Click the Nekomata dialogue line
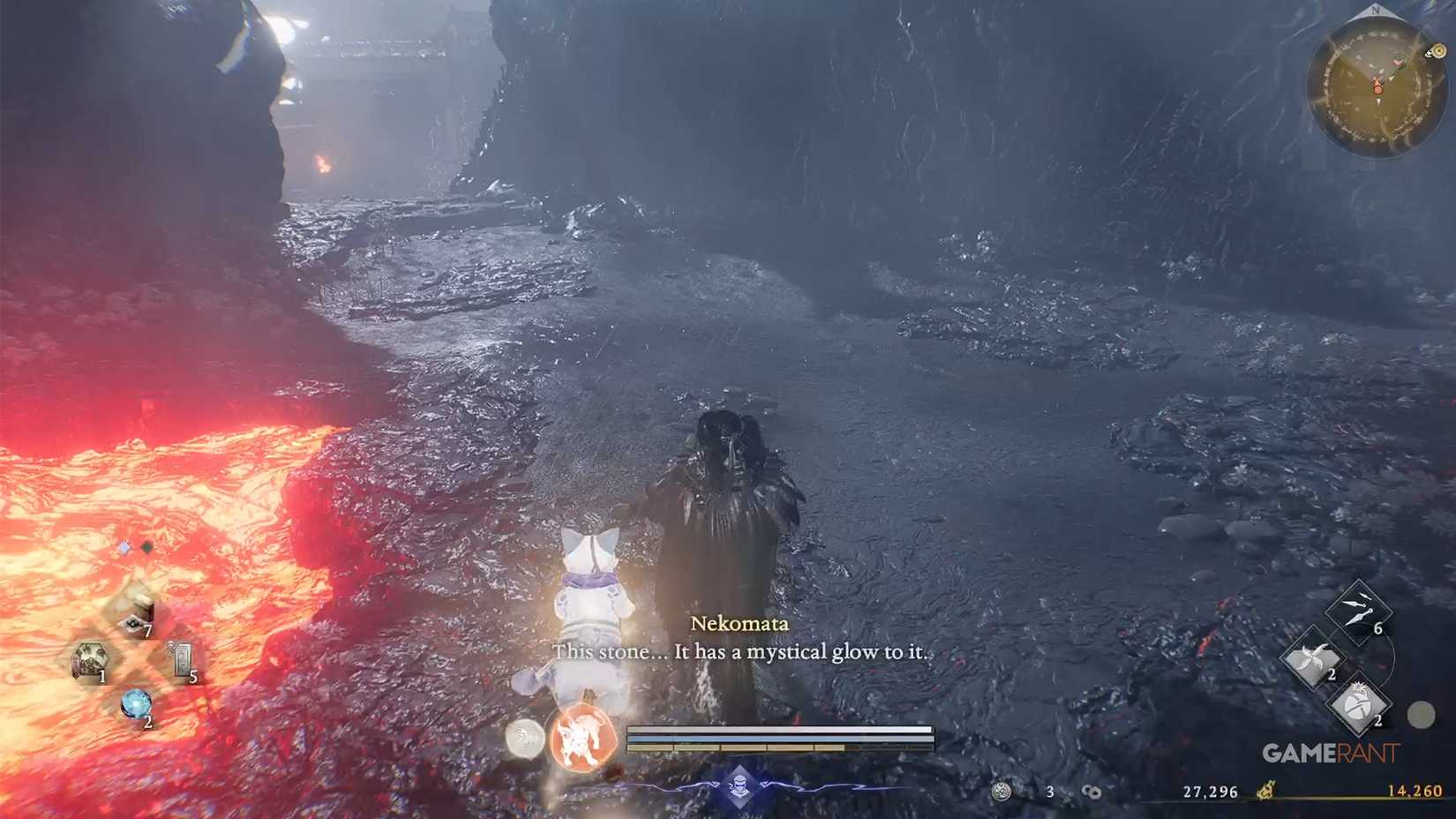This screenshot has height=819, width=1456. [x=741, y=651]
